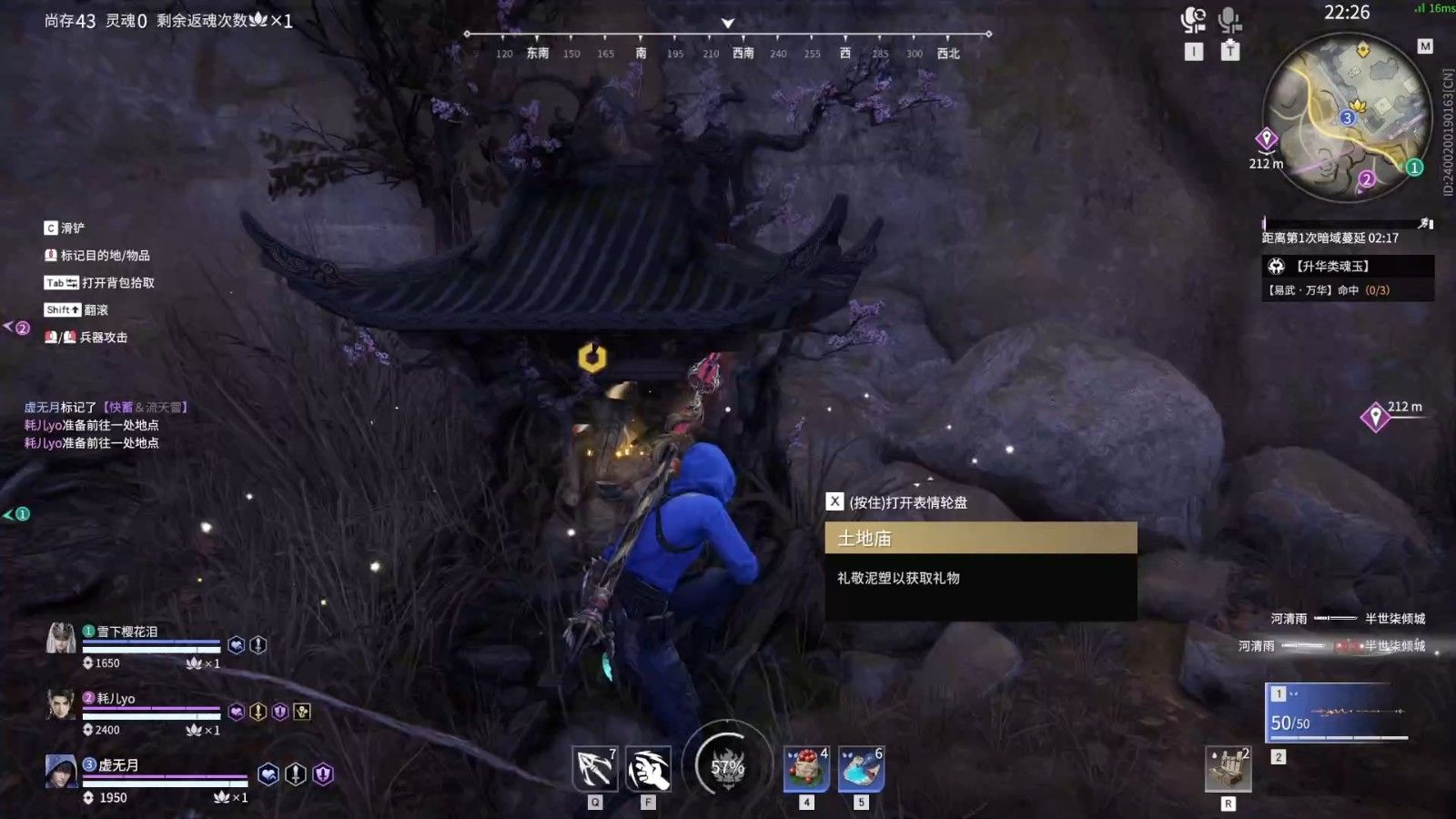Select the grappling hook skill bound to Q
Viewport: 1456px width, 819px height.
[593, 769]
